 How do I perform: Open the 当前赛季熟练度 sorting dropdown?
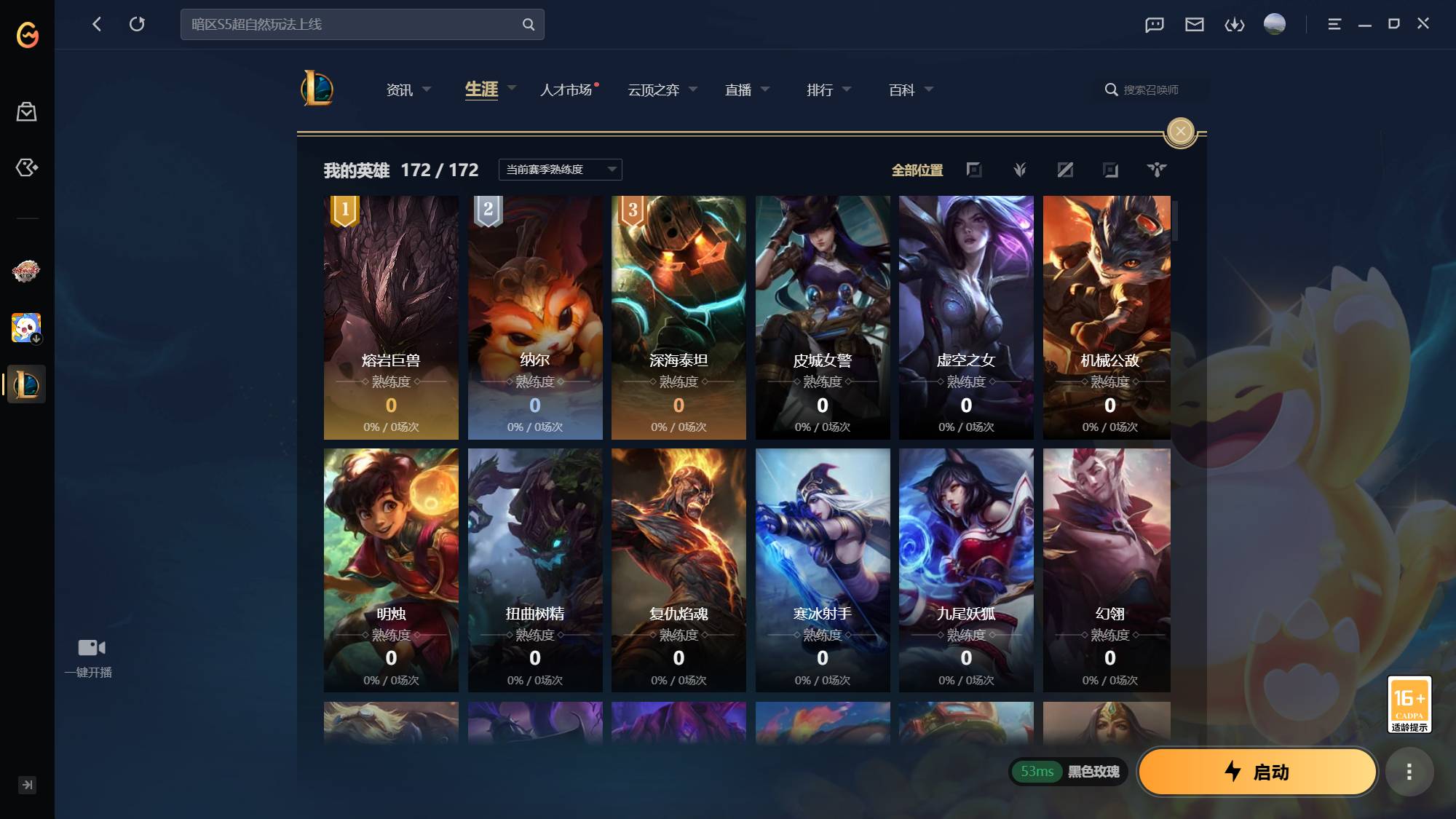click(x=560, y=169)
